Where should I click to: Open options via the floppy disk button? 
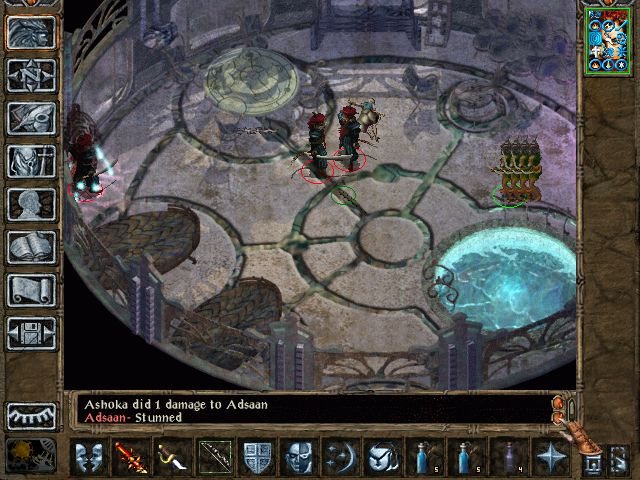click(x=31, y=333)
